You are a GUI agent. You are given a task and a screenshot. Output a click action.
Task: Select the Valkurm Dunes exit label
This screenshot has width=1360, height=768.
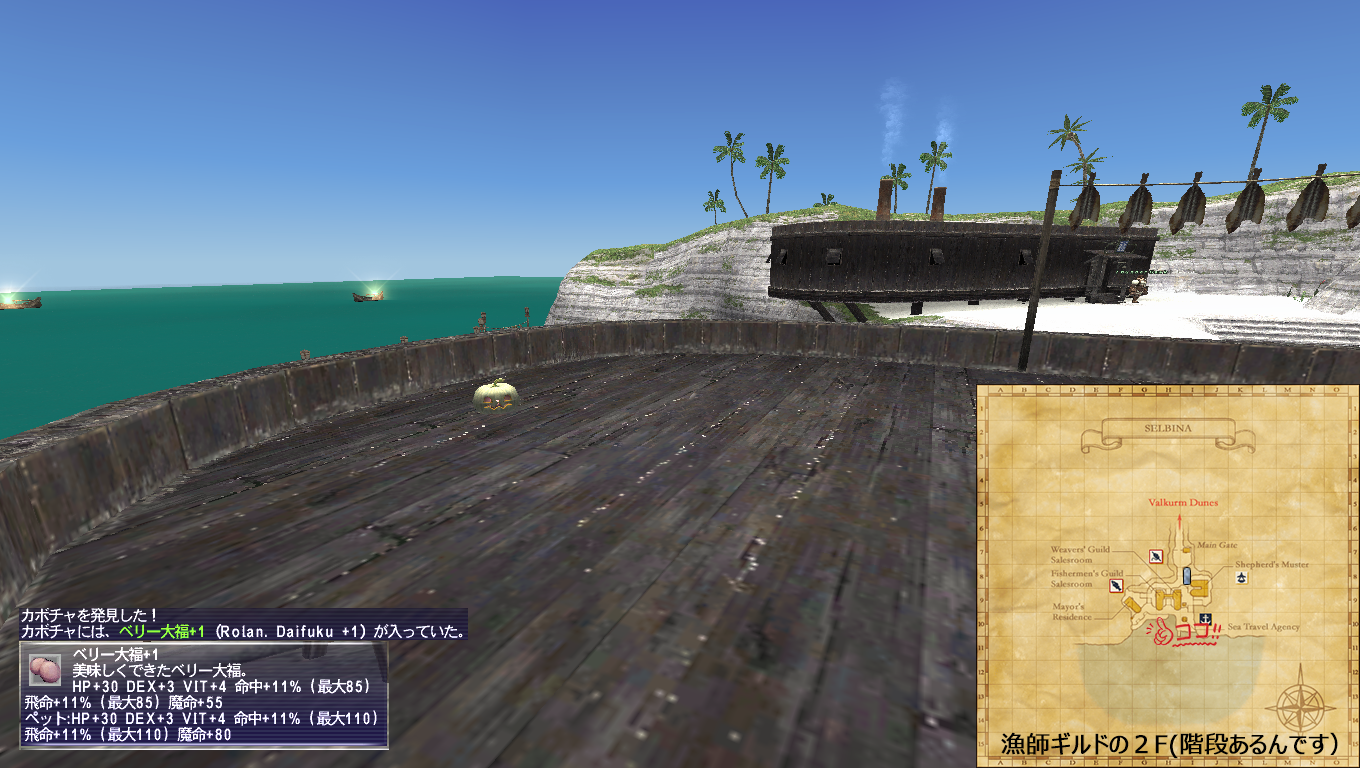pyautogui.click(x=1183, y=503)
